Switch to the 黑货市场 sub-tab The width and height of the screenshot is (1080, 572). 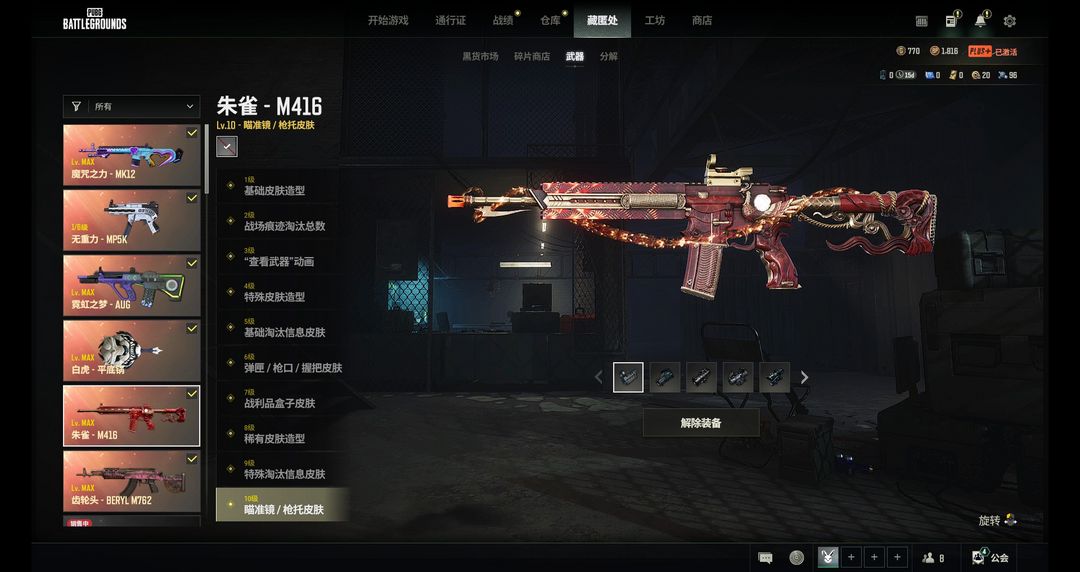point(480,57)
